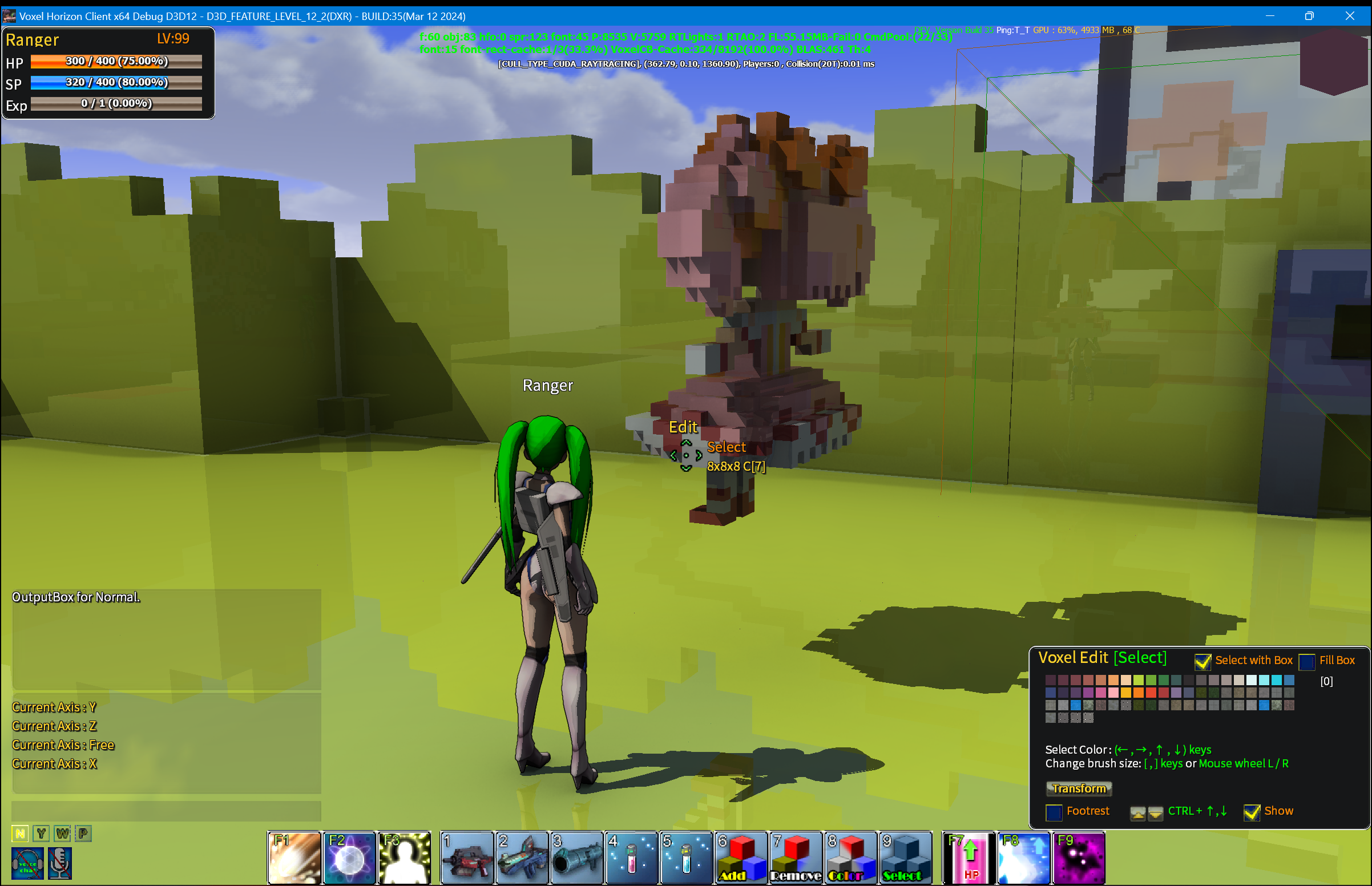The image size is (1372, 886).
Task: Click the Select voxel tool in hotbar
Action: coord(905,859)
